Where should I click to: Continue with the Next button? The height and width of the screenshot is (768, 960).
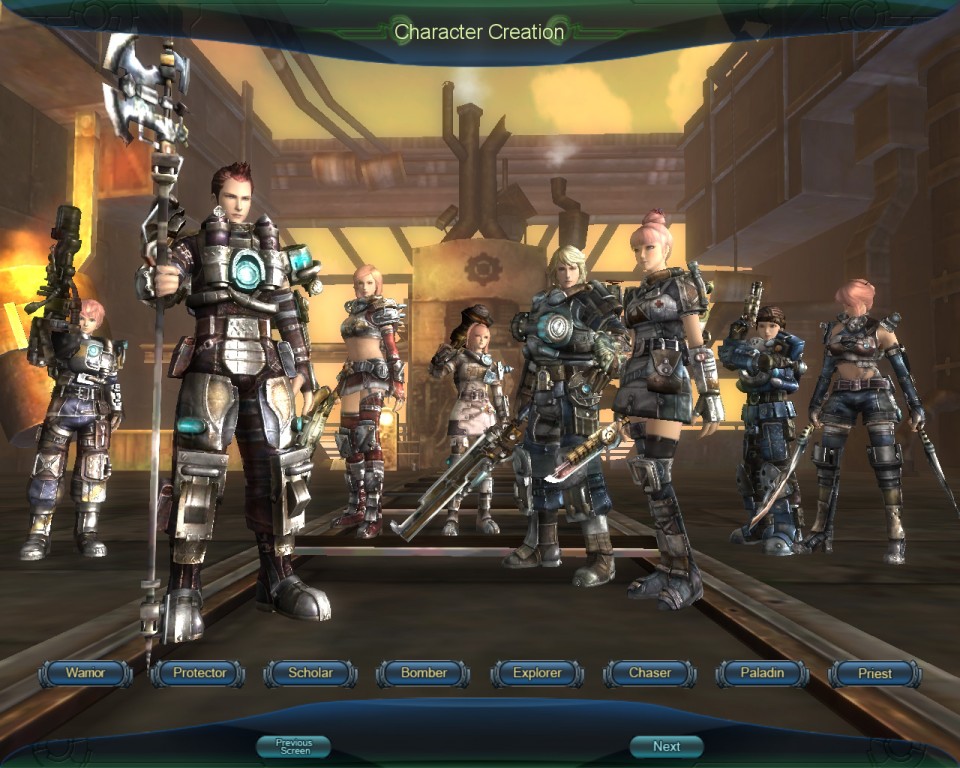tap(666, 746)
